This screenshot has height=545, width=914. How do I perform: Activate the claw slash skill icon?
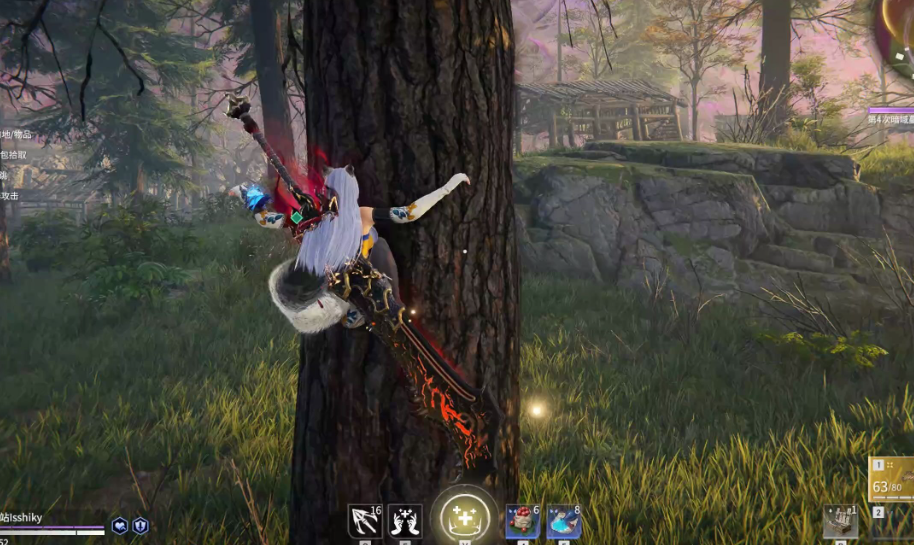[364, 521]
